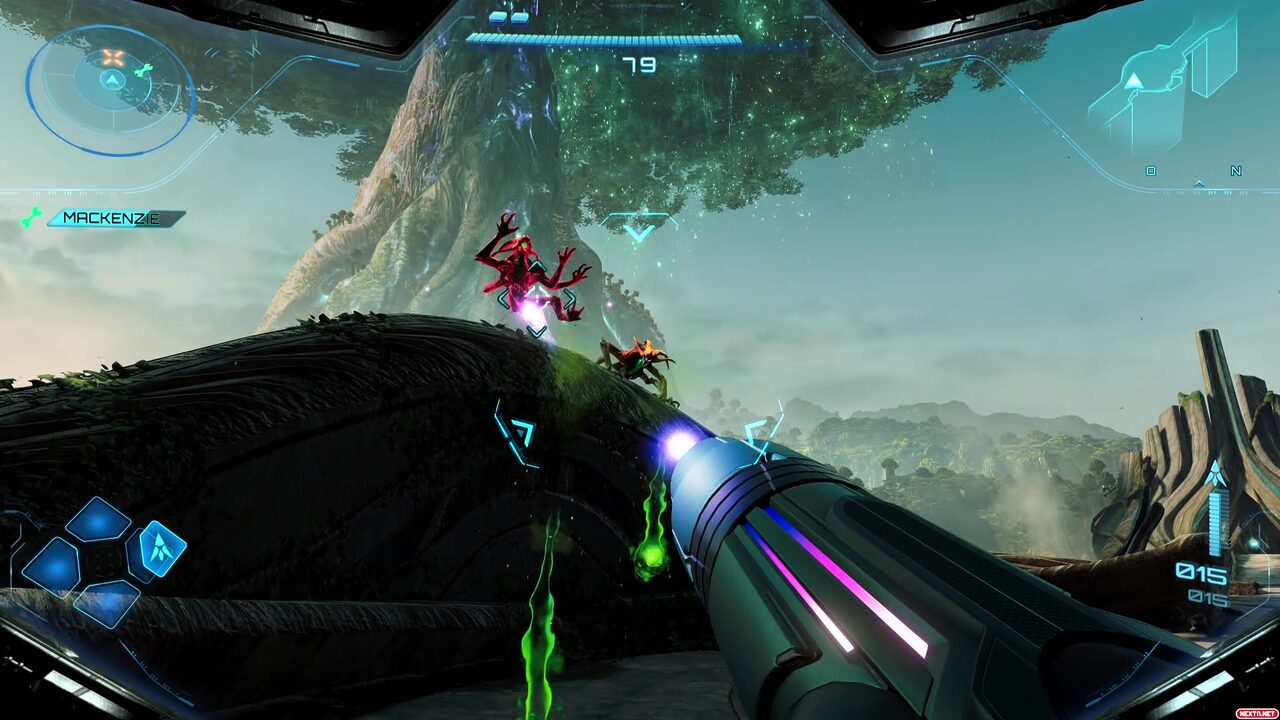Click the missile icon above the ammo gauge
1280x720 pixels.
tap(1215, 473)
